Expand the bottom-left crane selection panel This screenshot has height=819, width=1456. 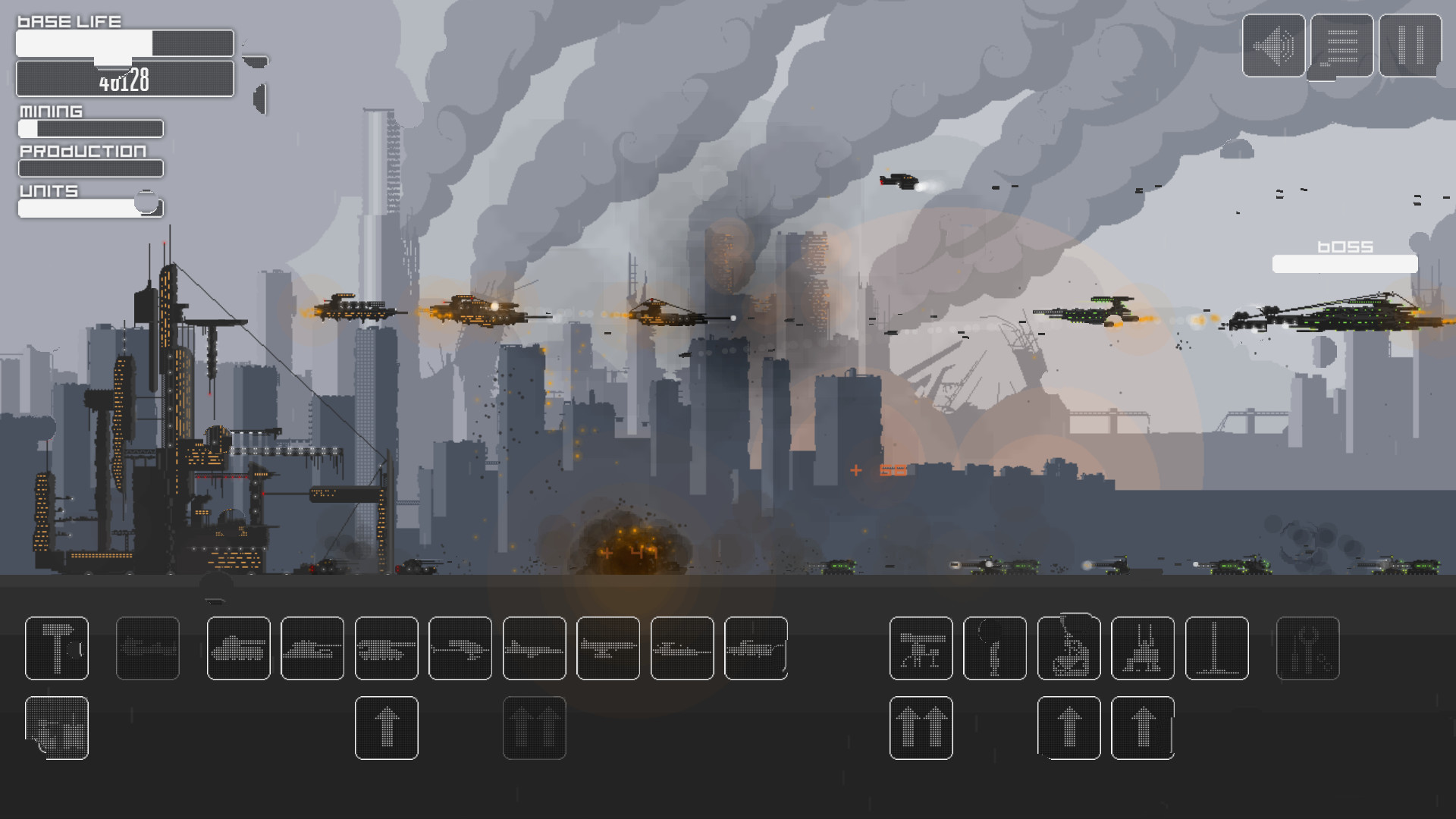(x=57, y=730)
